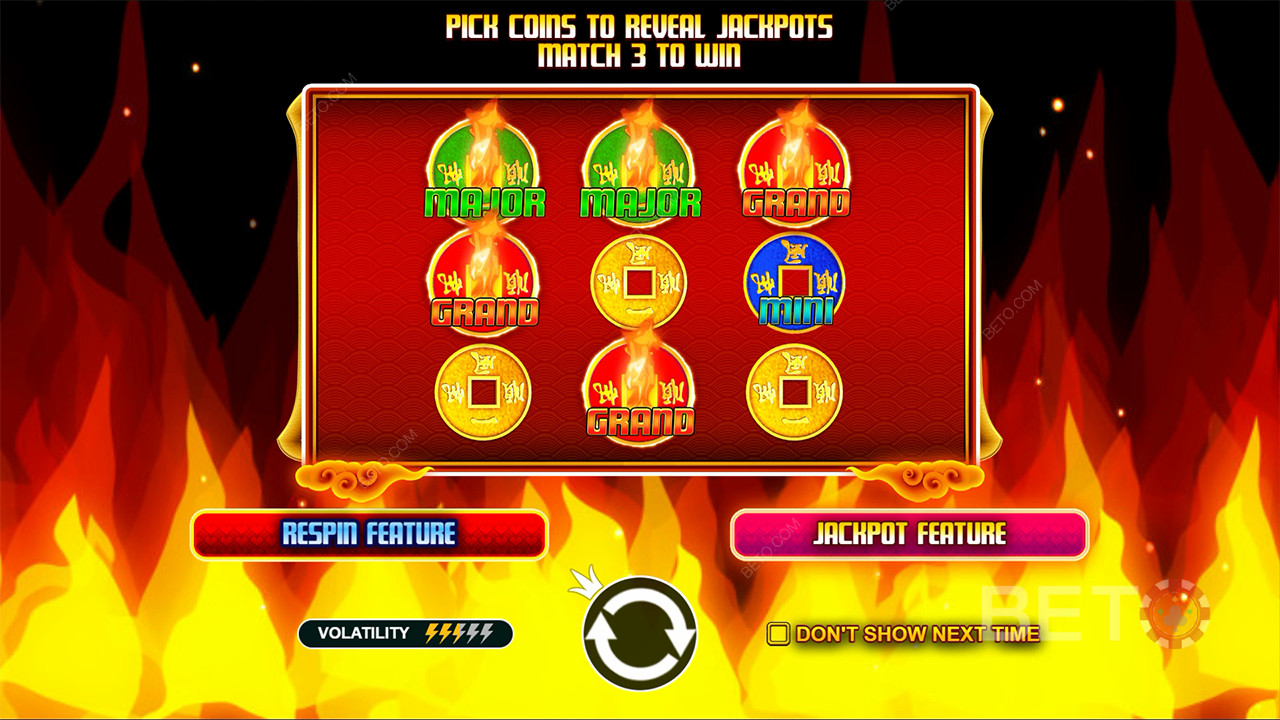The height and width of the screenshot is (720, 1280).
Task: Open the JACKPOT FEATURE panel
Action: 908,535
